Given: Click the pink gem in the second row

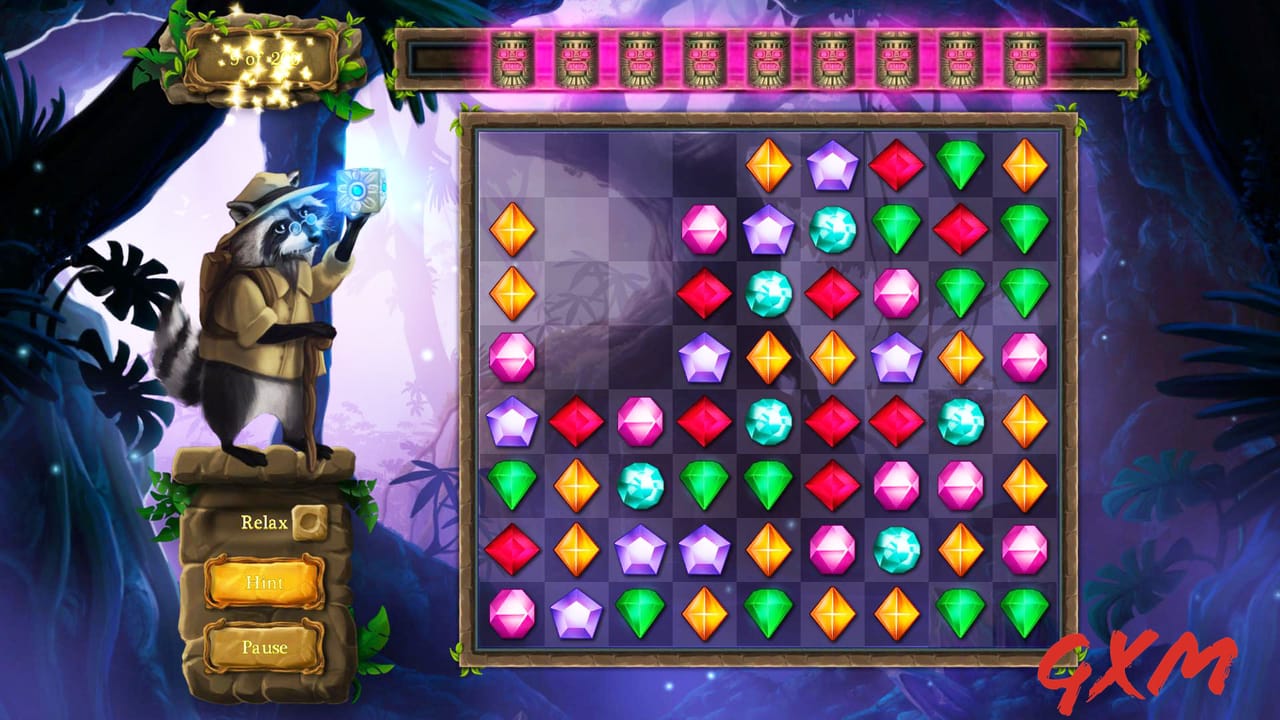Looking at the screenshot, I should [704, 229].
